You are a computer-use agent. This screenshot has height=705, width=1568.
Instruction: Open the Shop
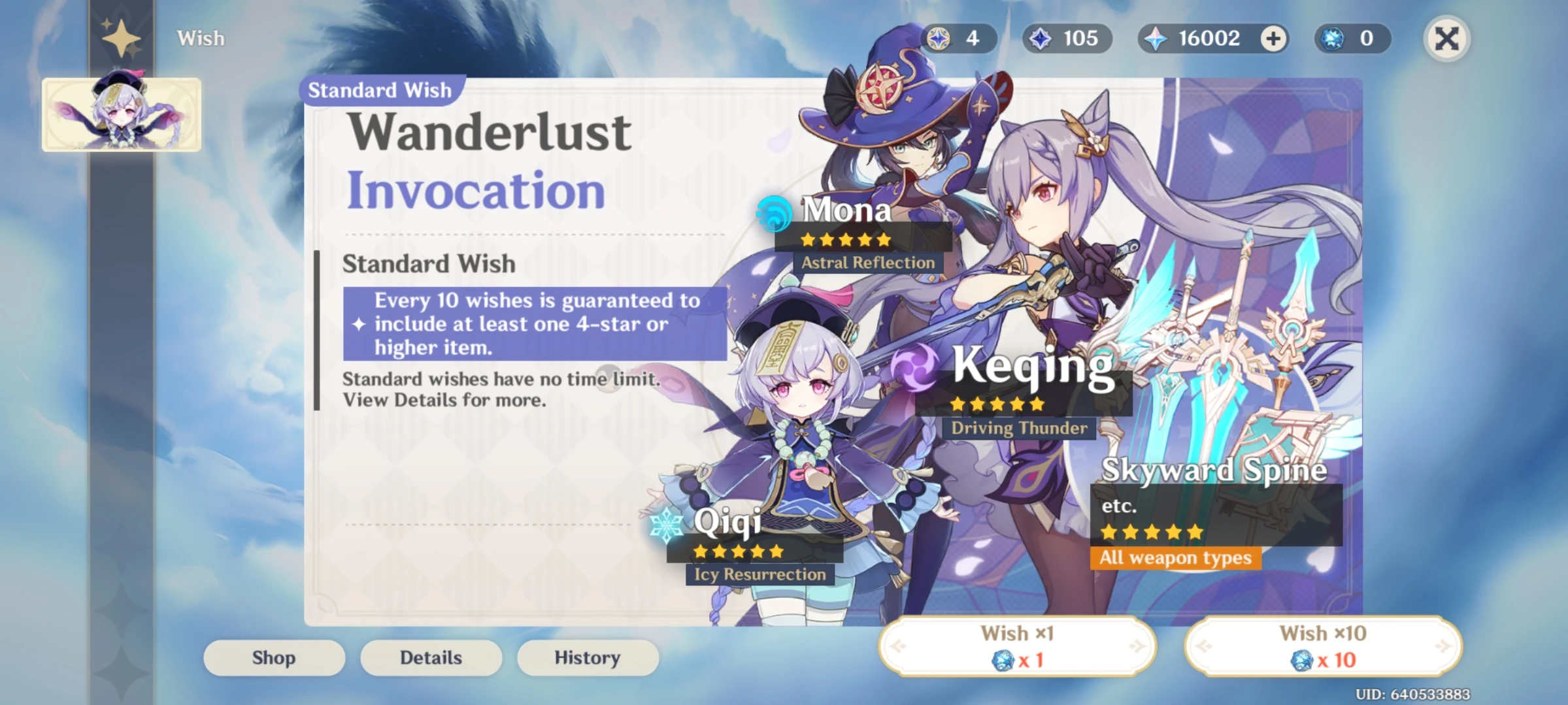tap(273, 657)
